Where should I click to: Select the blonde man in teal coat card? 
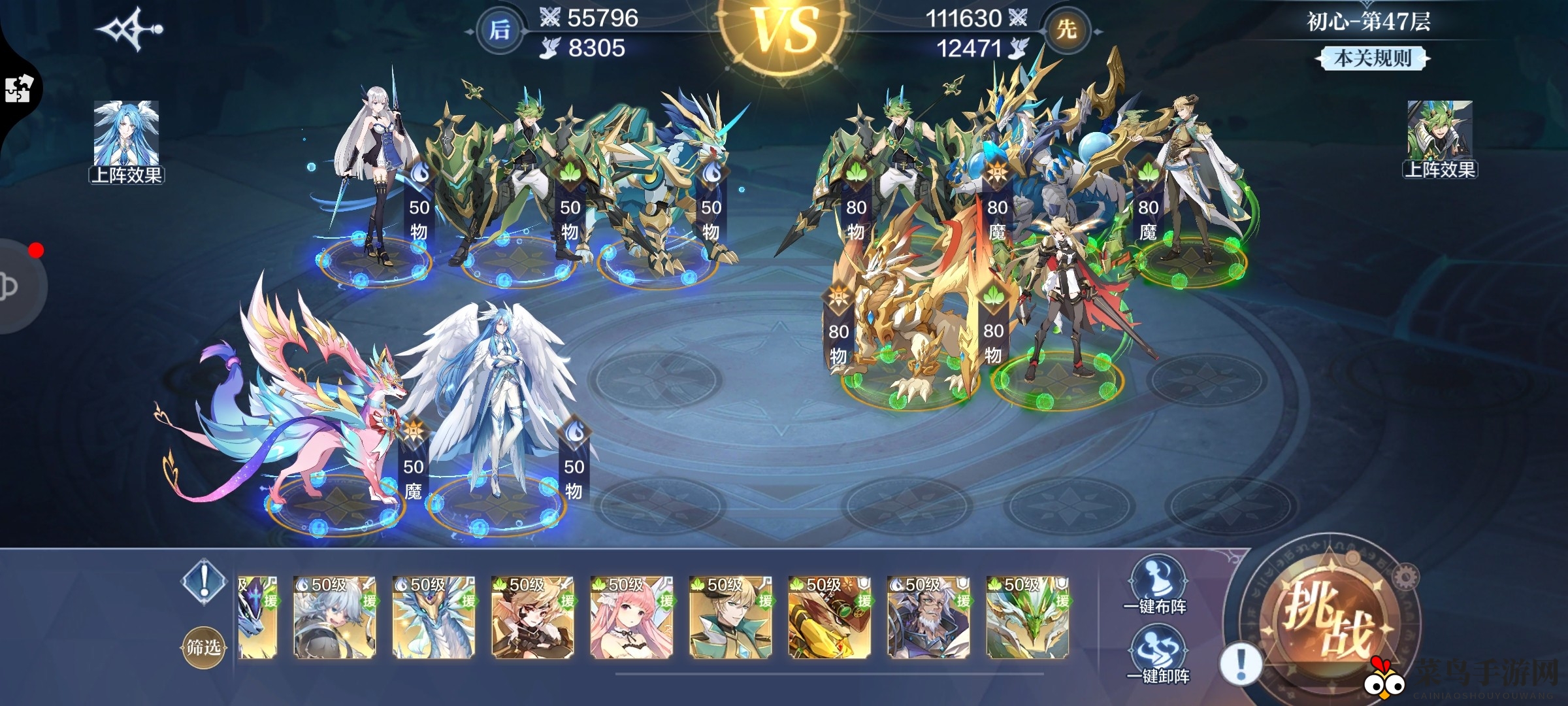(x=730, y=617)
